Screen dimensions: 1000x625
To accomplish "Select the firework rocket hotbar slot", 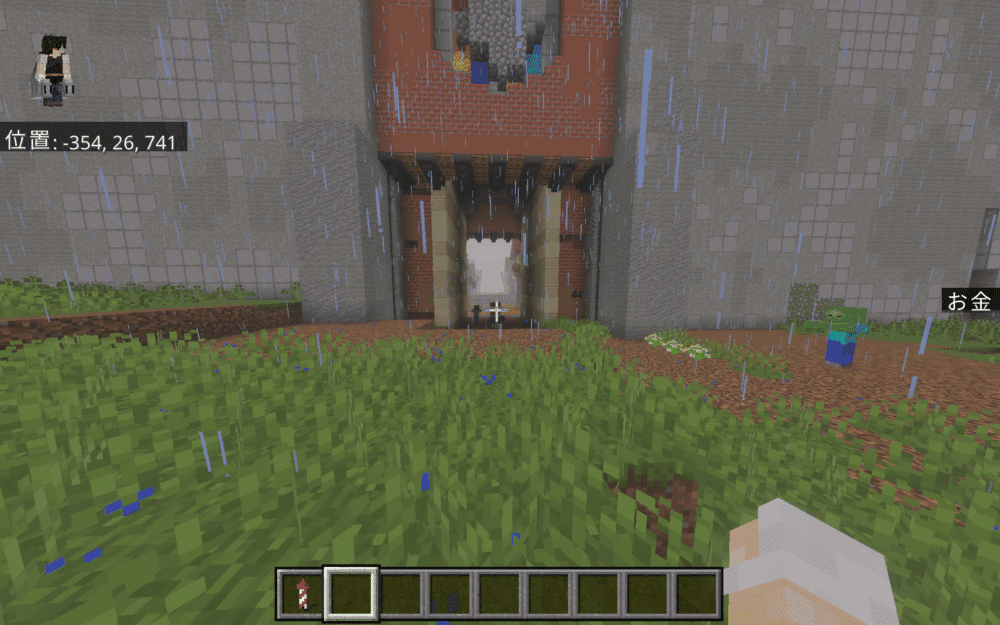I will [x=302, y=593].
